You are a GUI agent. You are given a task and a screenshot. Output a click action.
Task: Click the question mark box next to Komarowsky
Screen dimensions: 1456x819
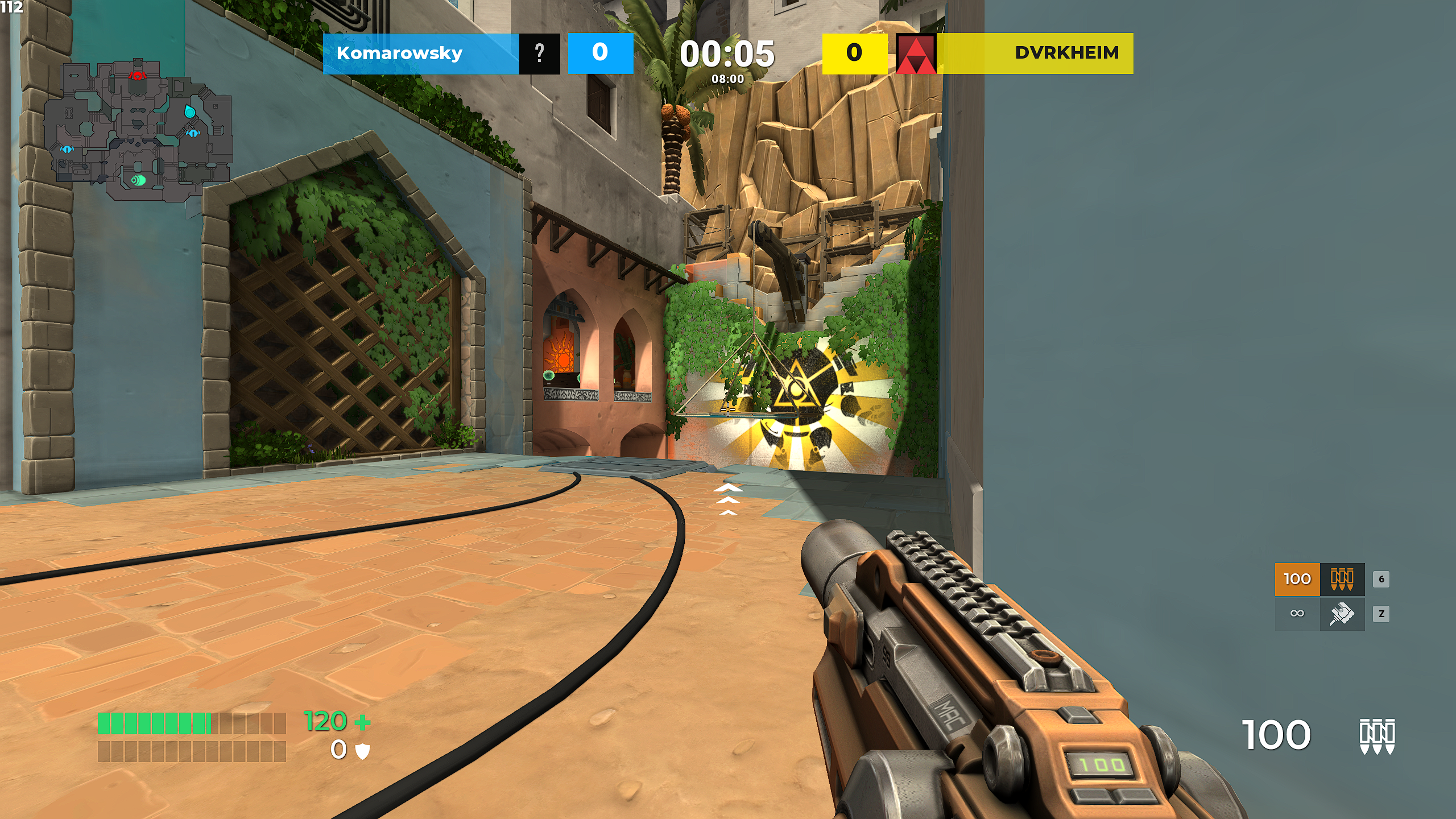coord(539,53)
